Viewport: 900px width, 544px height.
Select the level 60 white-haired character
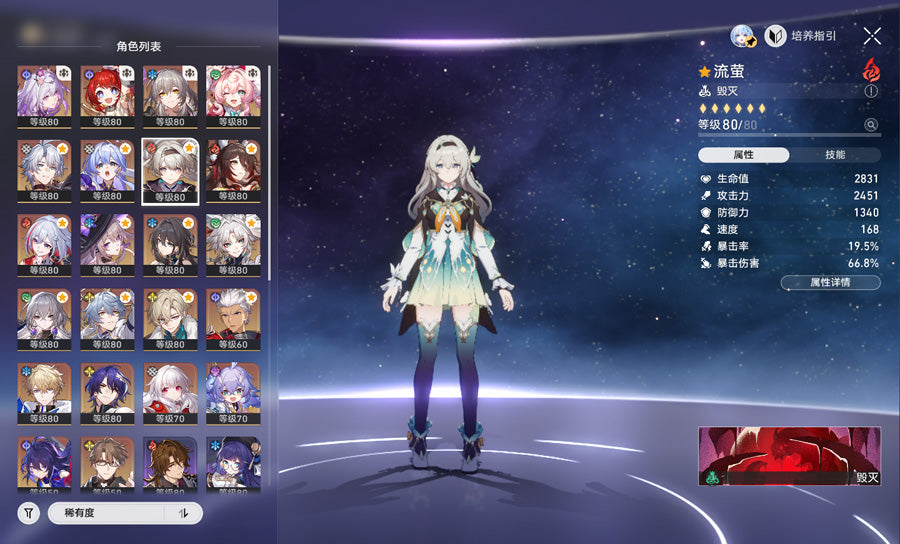232,316
